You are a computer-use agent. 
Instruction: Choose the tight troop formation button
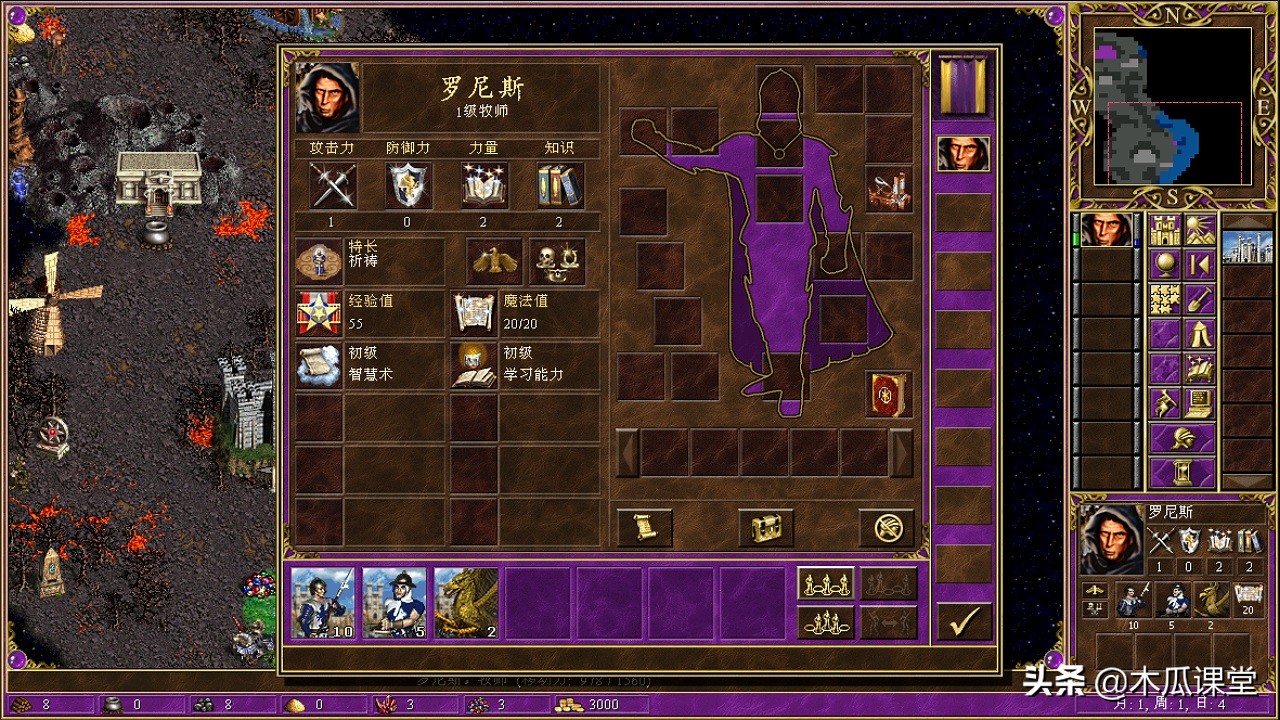pyautogui.click(x=825, y=622)
